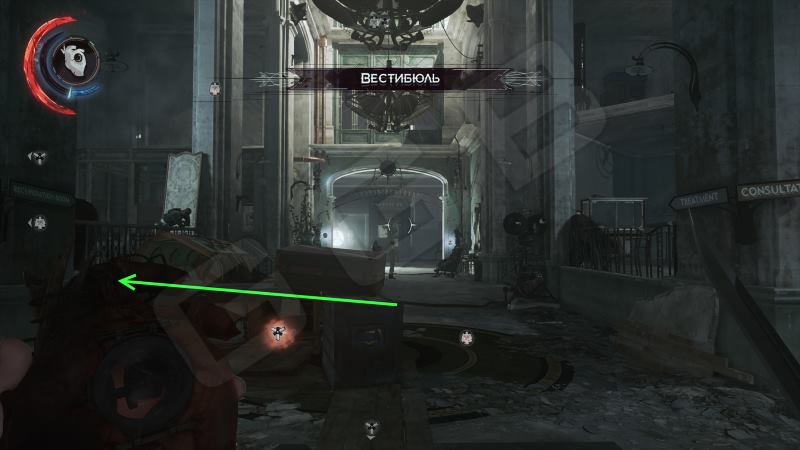This screenshot has height=450, width=800.
Task: Select the offscreen marker above the Recuperation Room sign
Action: tap(37, 157)
